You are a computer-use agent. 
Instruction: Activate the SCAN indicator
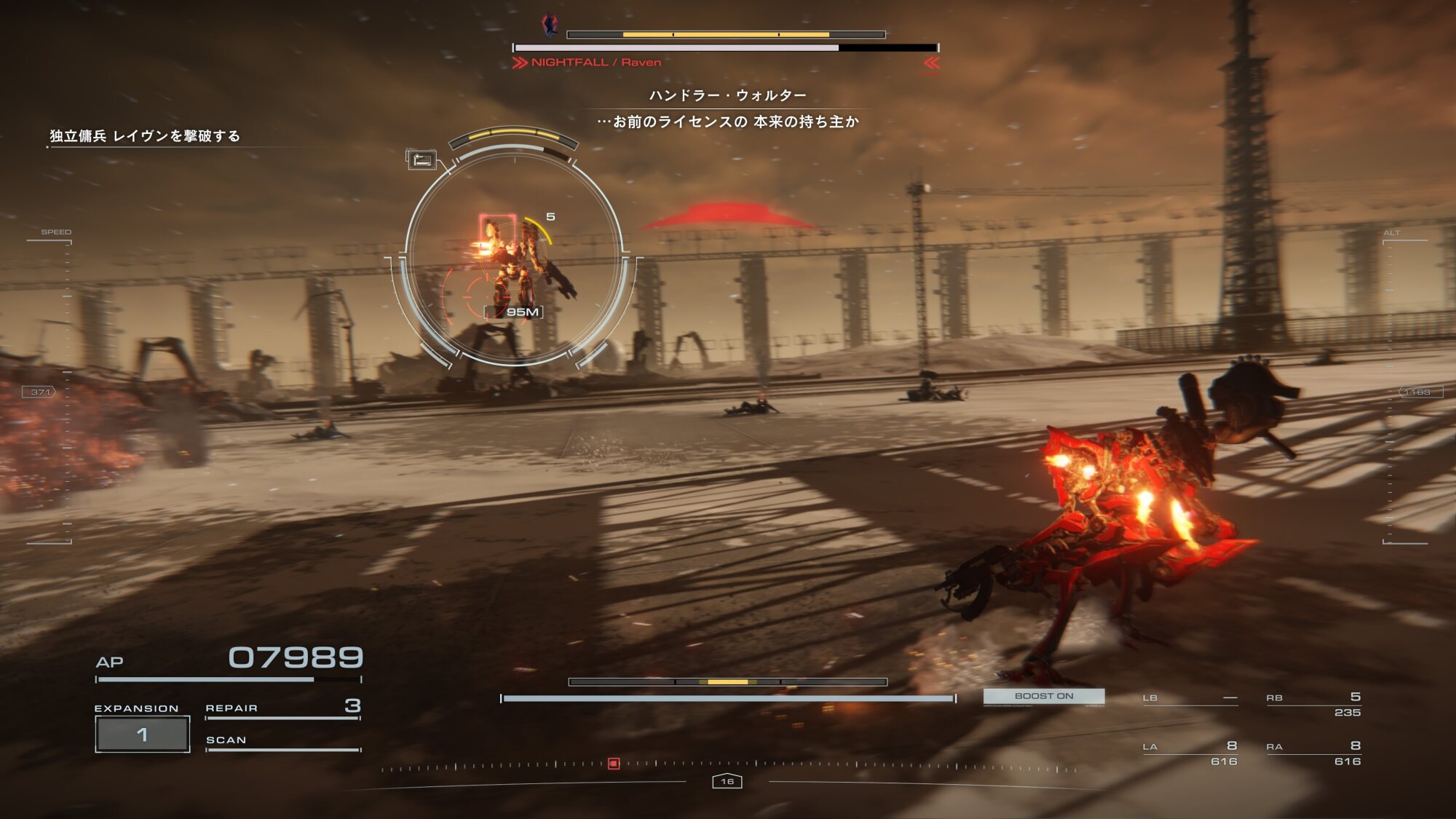[282, 741]
